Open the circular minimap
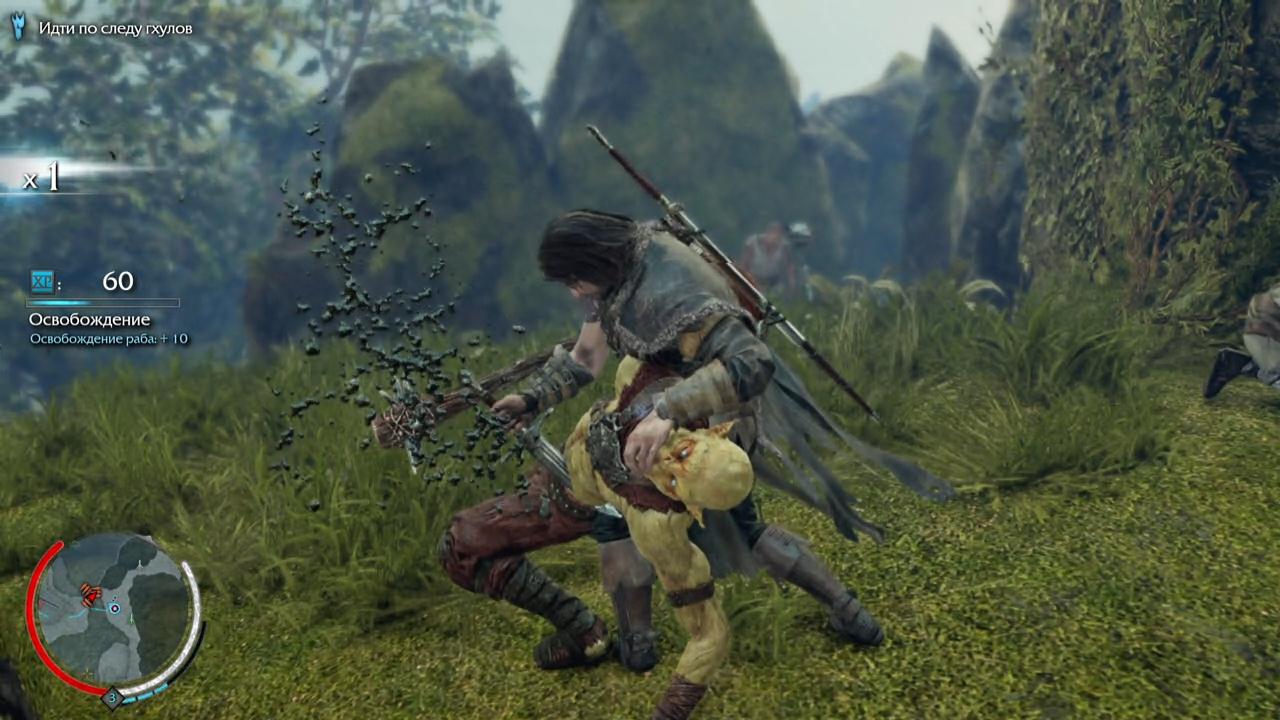 click(113, 611)
